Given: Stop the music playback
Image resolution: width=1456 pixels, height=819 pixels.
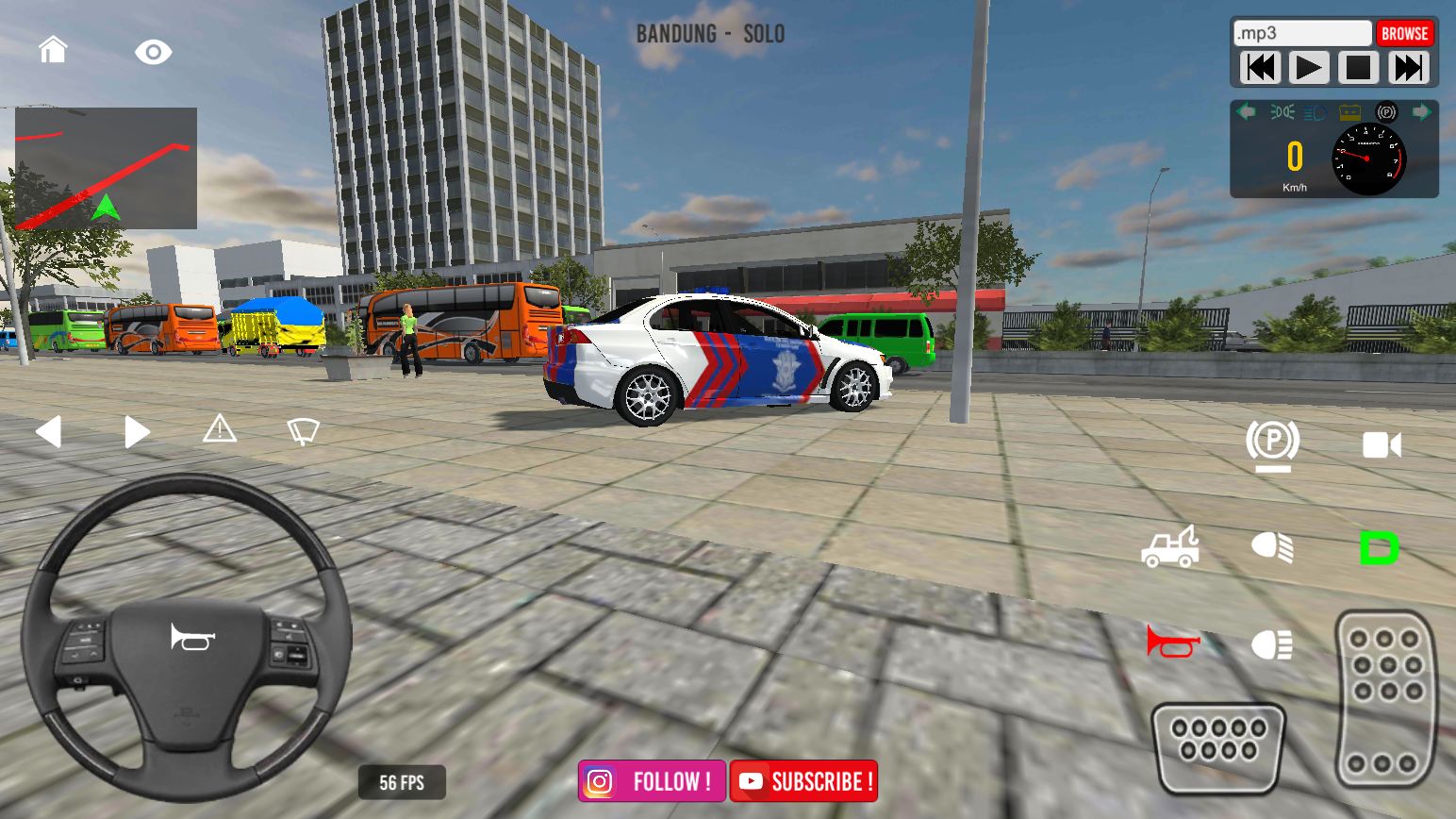Looking at the screenshot, I should (1358, 68).
